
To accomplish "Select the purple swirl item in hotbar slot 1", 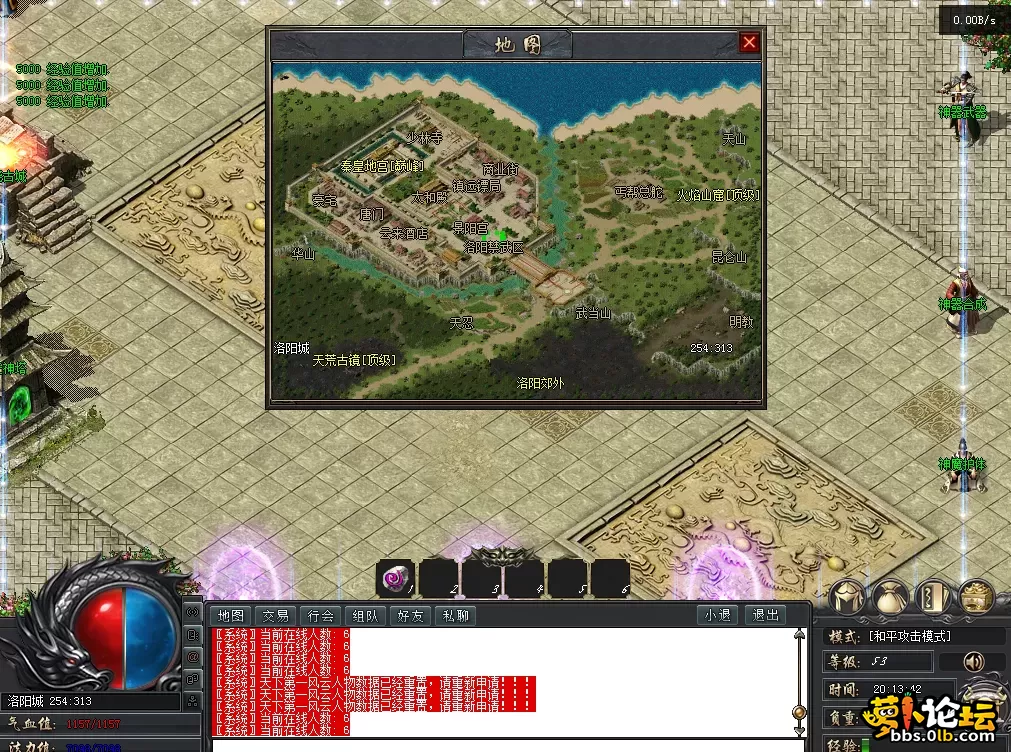I will point(395,578).
